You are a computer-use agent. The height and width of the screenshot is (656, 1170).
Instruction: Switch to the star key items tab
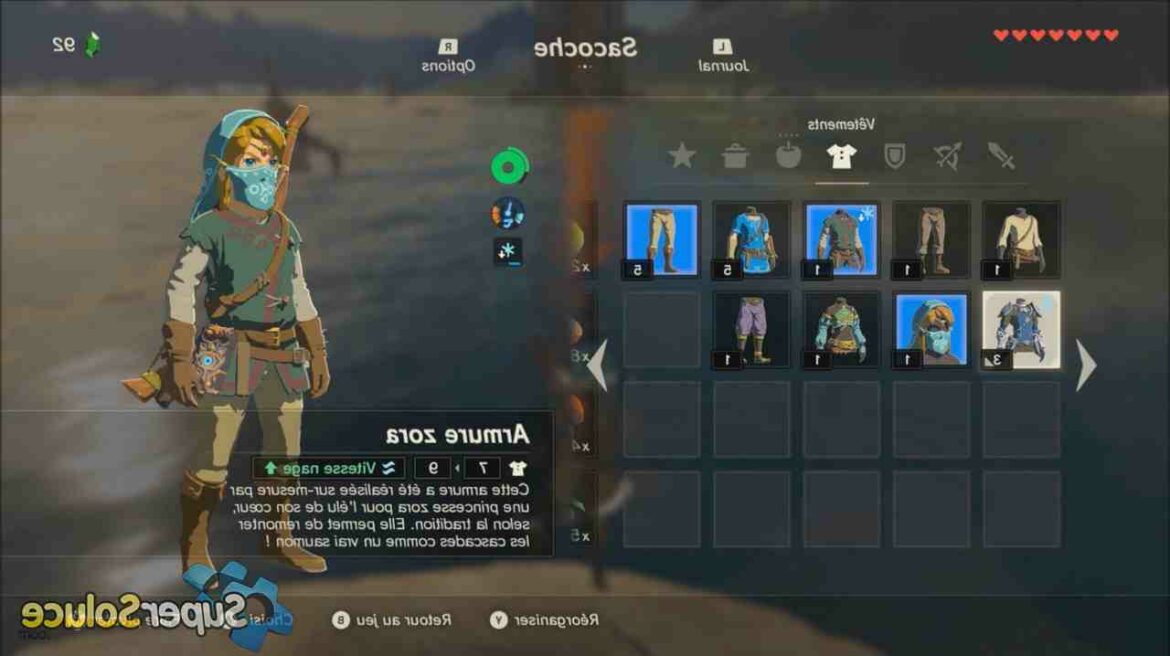tap(682, 156)
